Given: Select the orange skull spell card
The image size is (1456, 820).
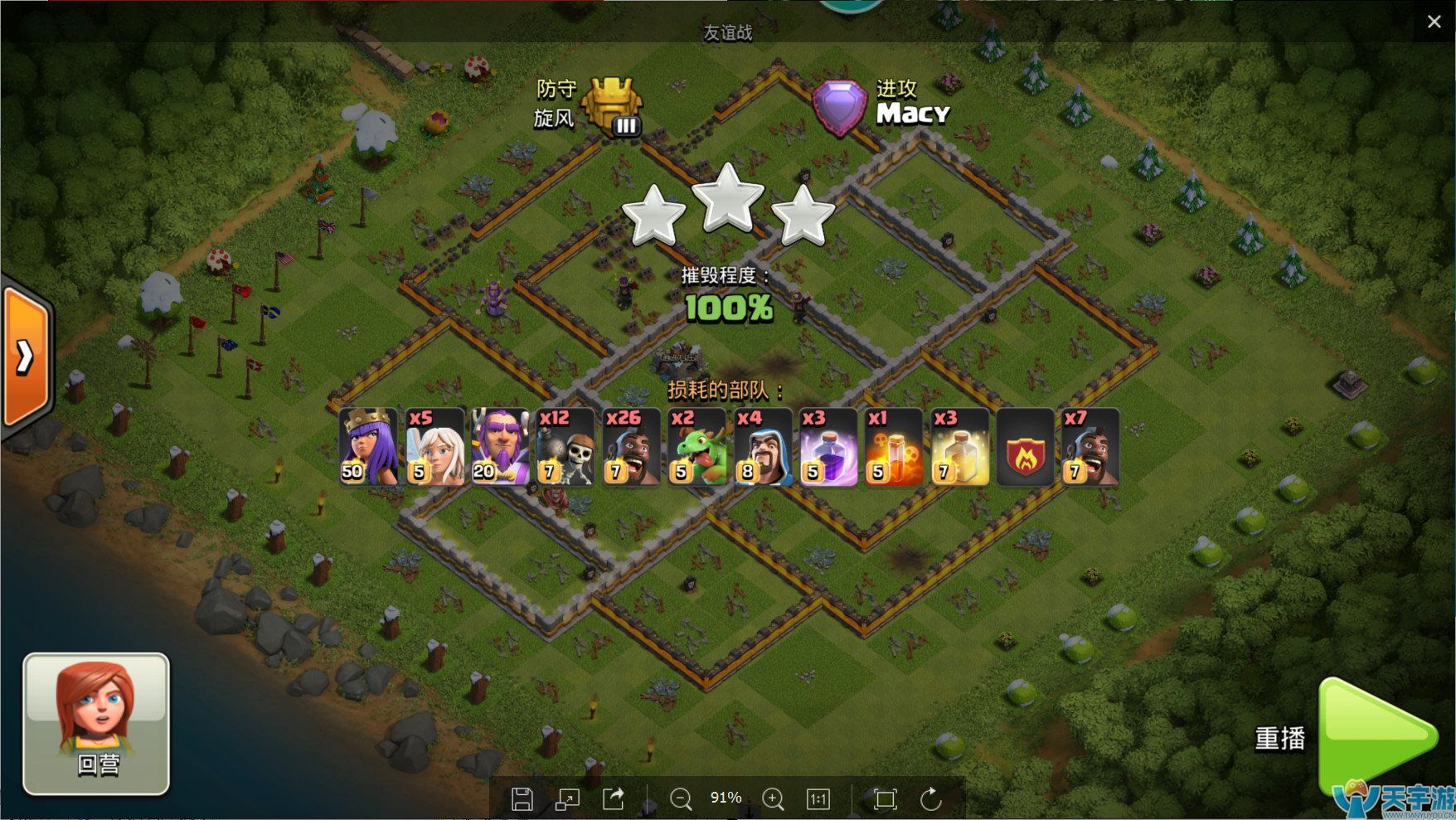Looking at the screenshot, I should [x=894, y=446].
